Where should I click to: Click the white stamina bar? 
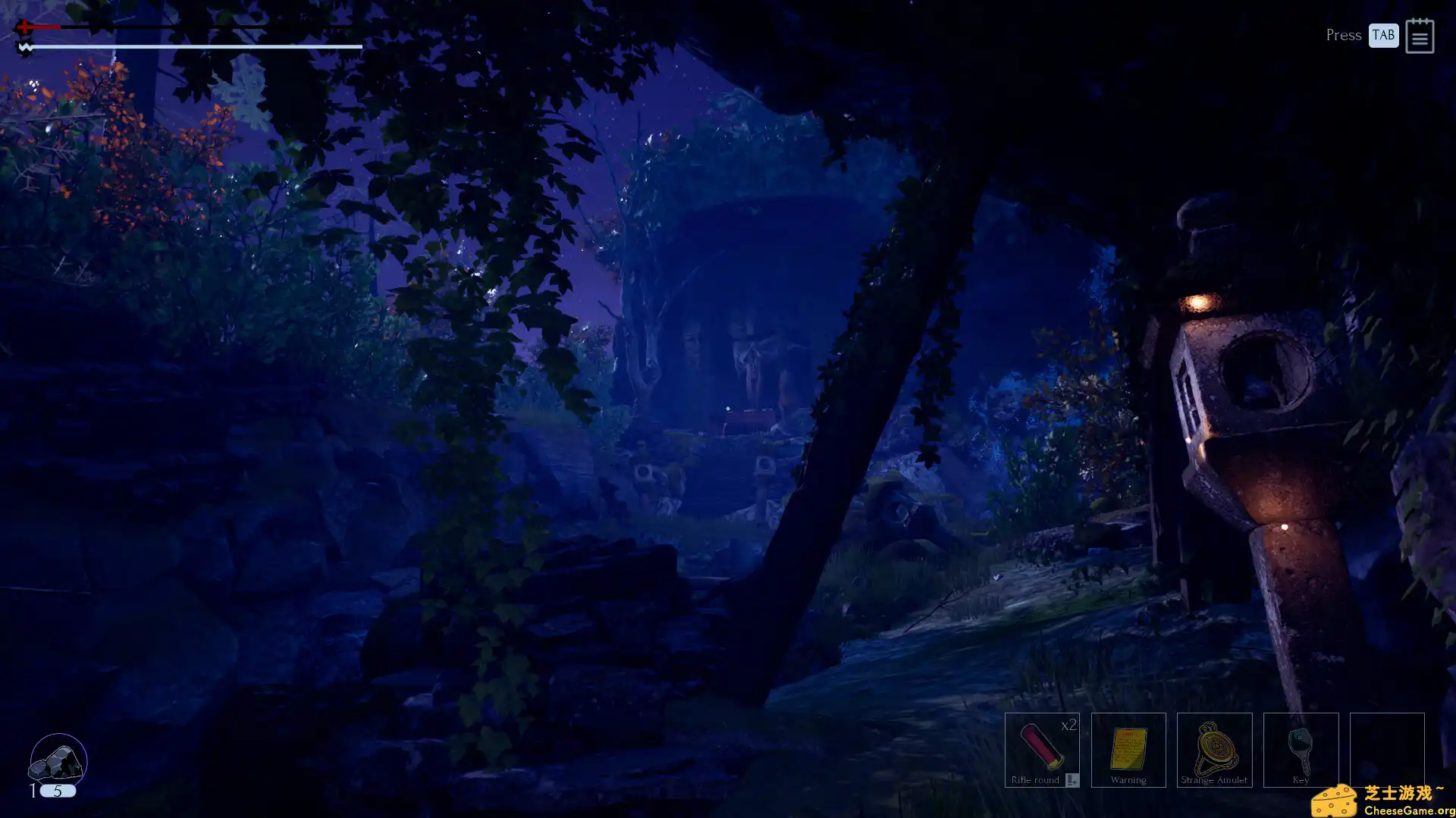click(190, 47)
